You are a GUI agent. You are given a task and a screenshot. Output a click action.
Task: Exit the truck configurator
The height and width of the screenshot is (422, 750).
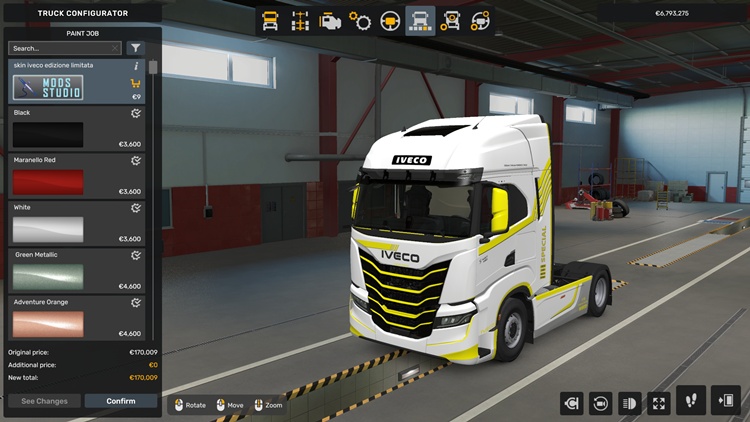click(x=725, y=401)
